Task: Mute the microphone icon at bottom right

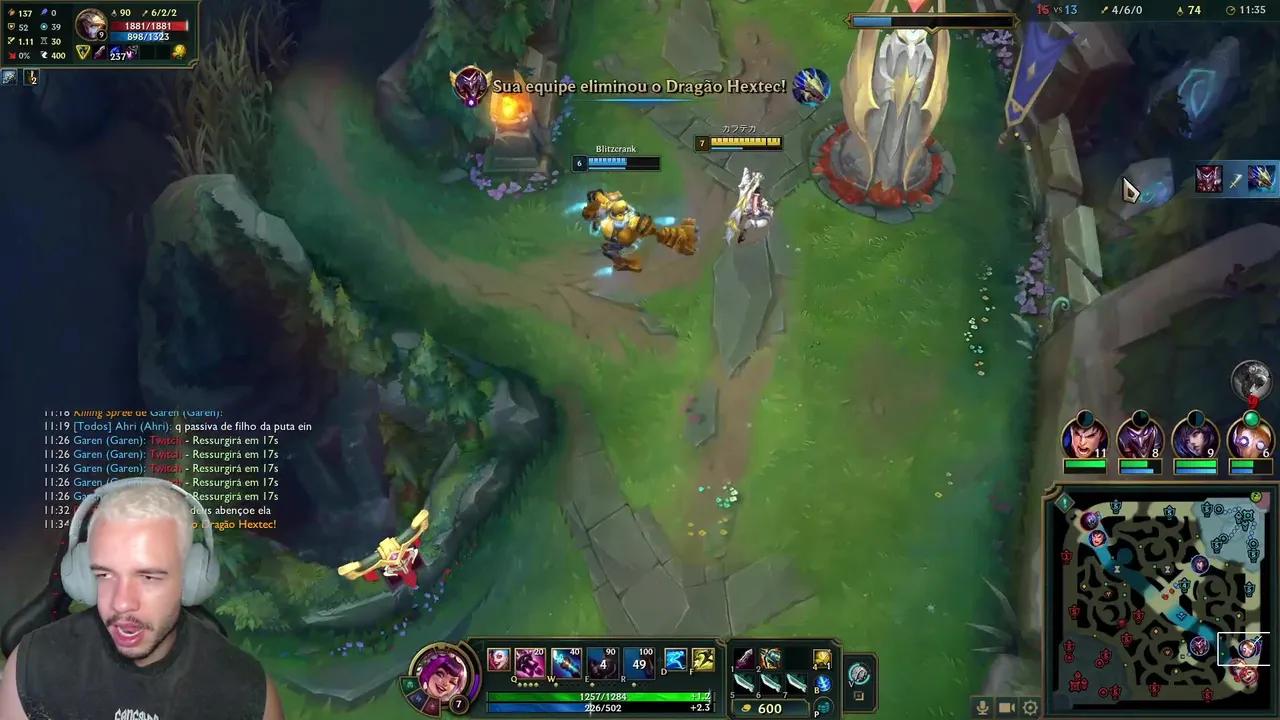Action: 982,708
